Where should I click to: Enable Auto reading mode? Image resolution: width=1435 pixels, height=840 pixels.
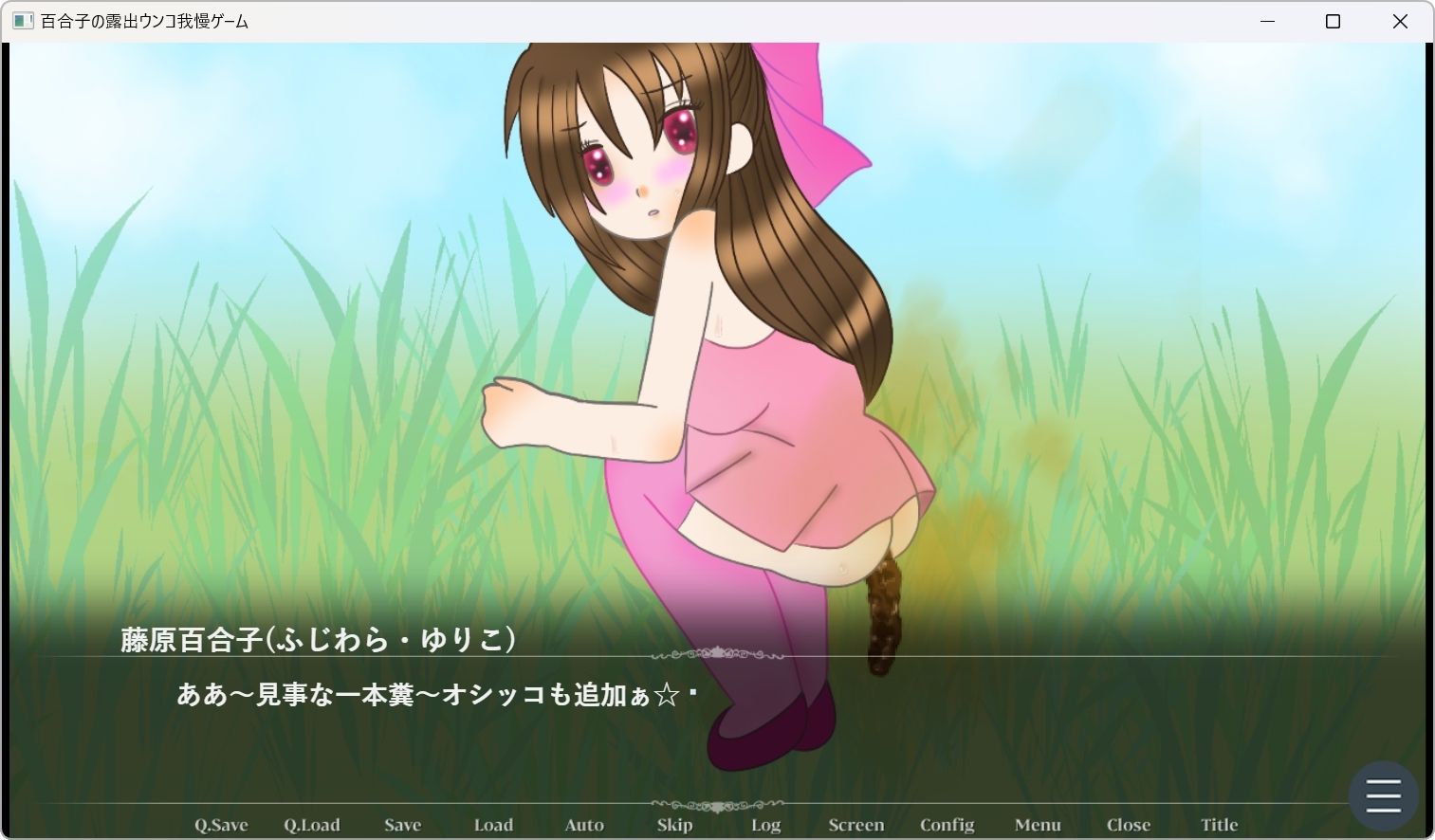point(583,824)
